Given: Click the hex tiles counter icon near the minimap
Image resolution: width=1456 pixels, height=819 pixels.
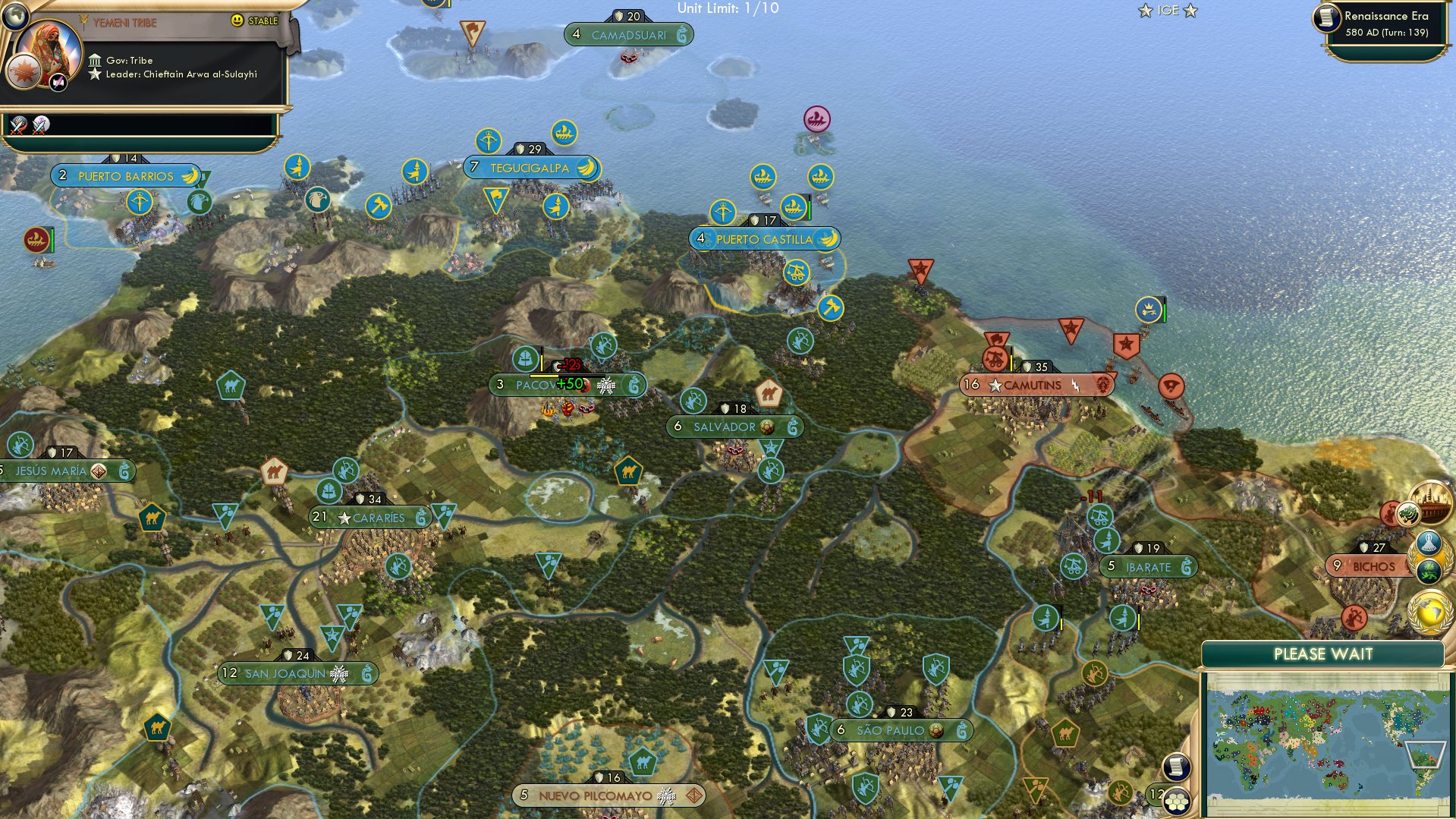Looking at the screenshot, I should pyautogui.click(x=1177, y=801).
